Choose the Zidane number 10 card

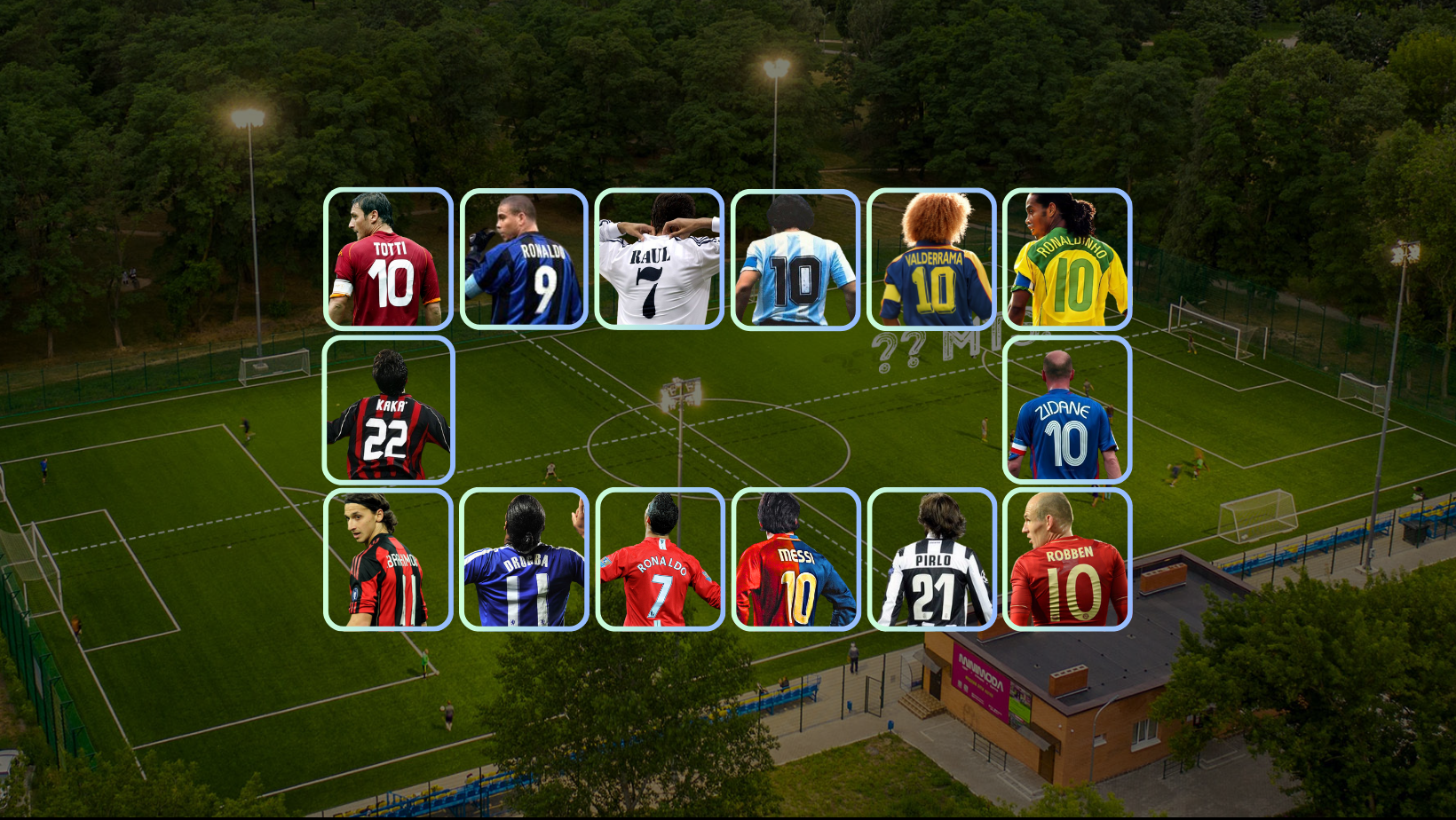[x=1067, y=410]
